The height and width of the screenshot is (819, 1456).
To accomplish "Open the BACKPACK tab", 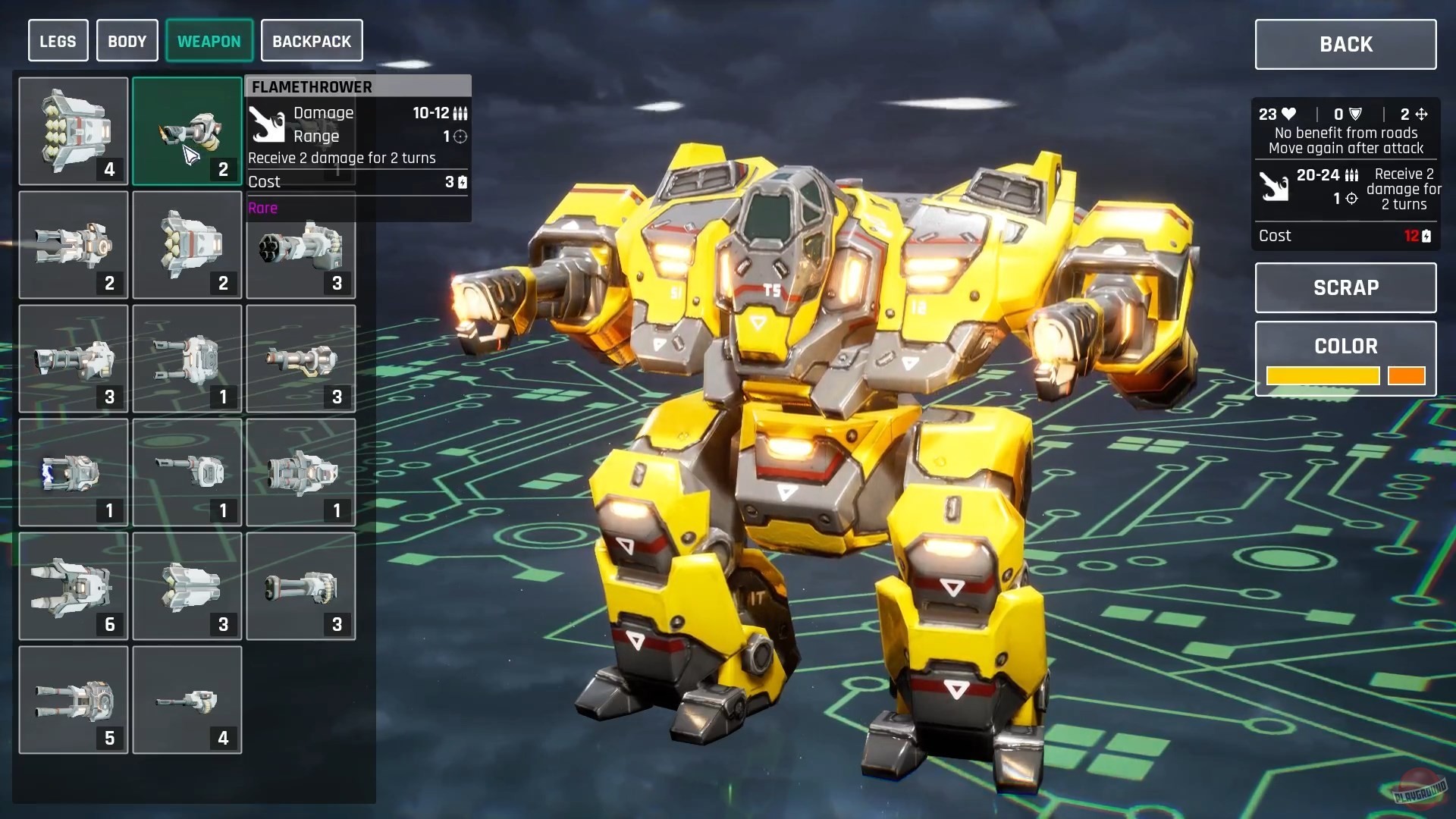I will (x=312, y=40).
